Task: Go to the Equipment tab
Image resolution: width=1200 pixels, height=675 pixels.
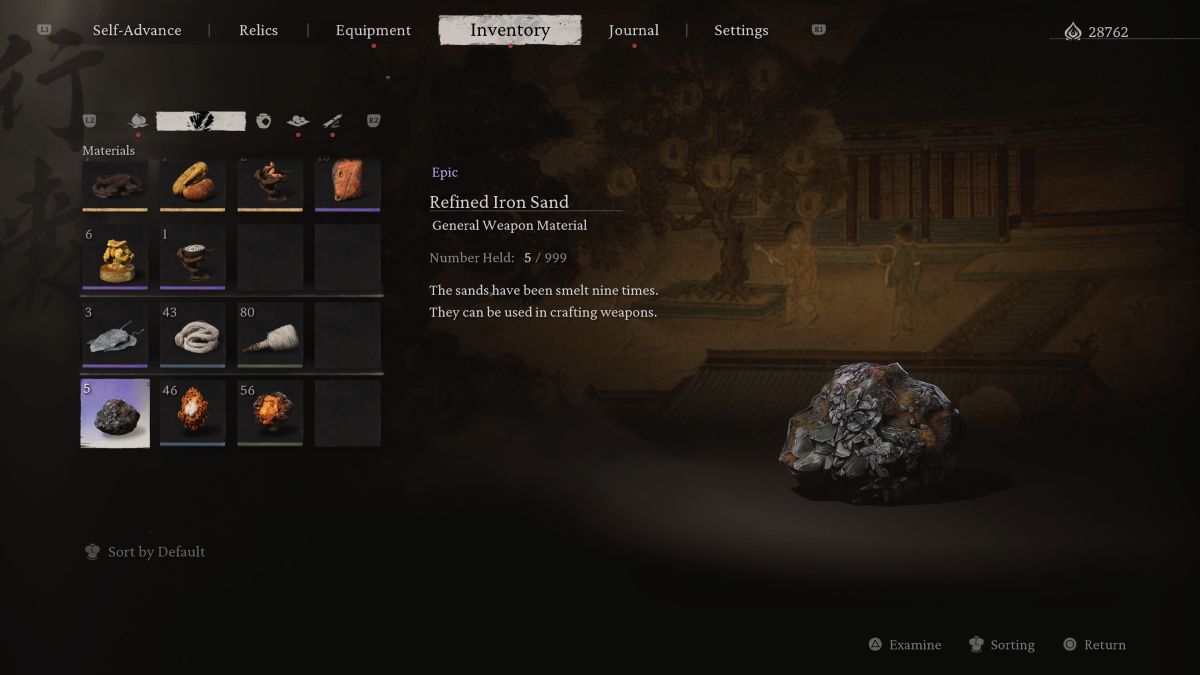Action: pyautogui.click(x=373, y=30)
